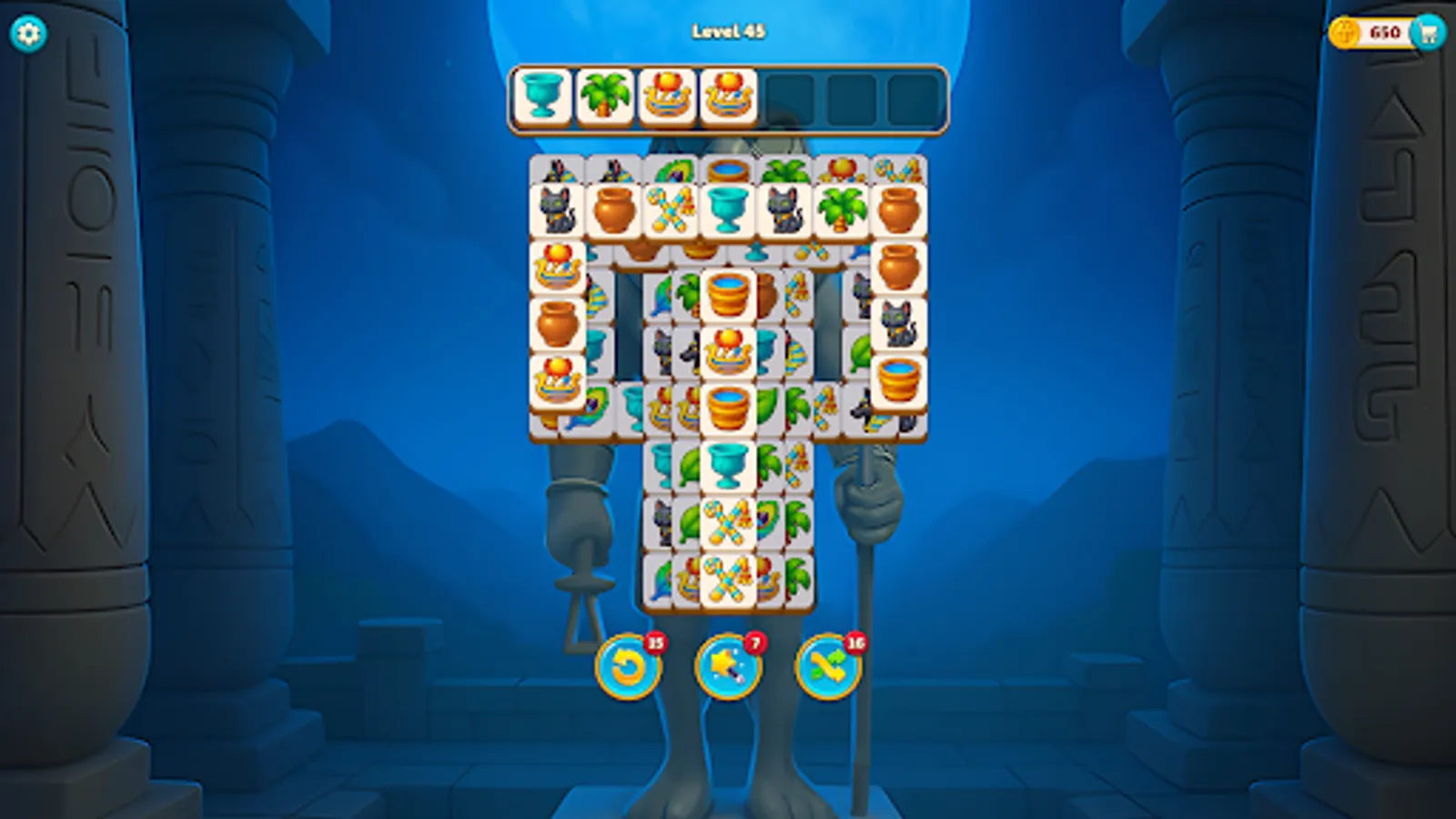Open the shopping cart store
This screenshot has width=1456, height=819.
[x=1431, y=30]
